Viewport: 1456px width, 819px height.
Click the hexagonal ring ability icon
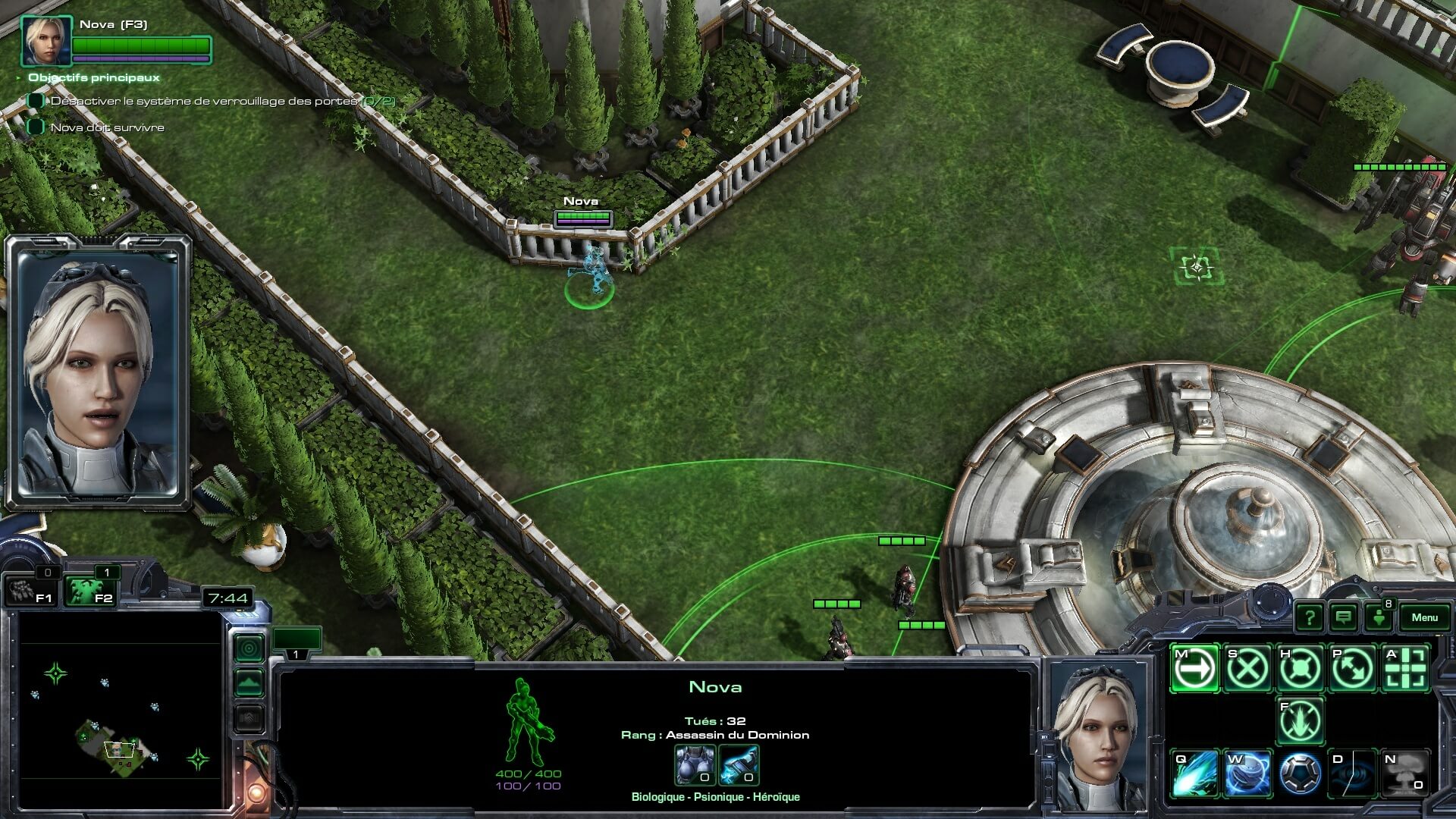(x=1300, y=774)
